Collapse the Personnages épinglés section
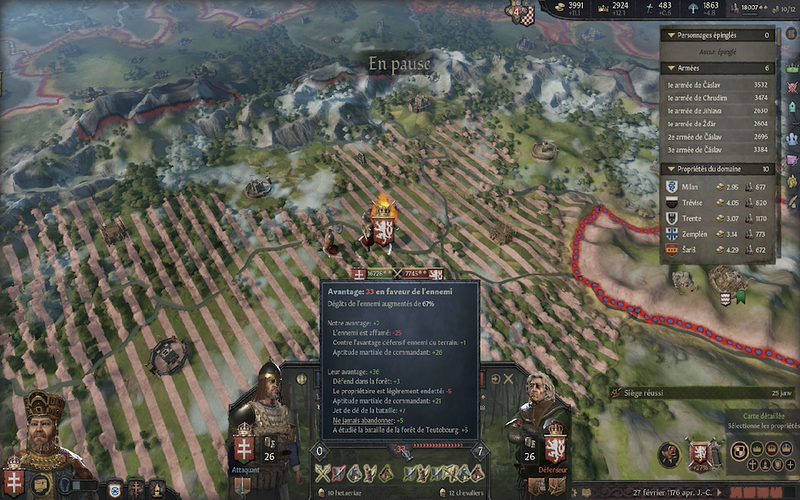This screenshot has height=500, width=800. [667, 35]
